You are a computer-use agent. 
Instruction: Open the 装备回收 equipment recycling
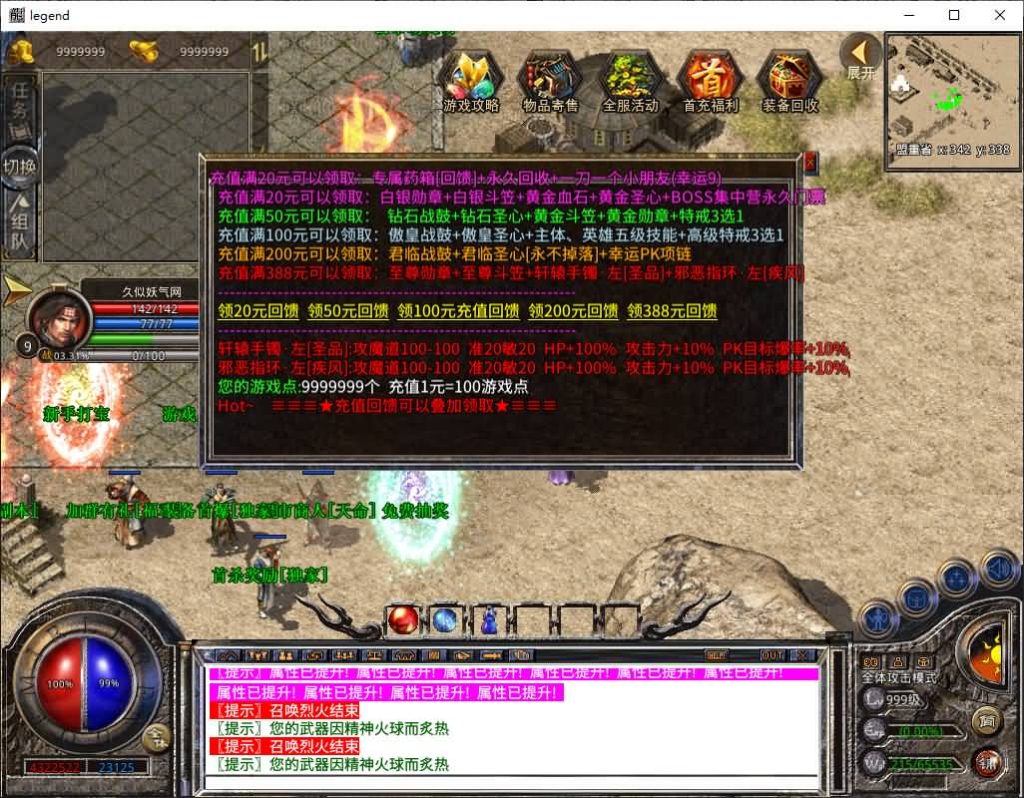coord(790,81)
